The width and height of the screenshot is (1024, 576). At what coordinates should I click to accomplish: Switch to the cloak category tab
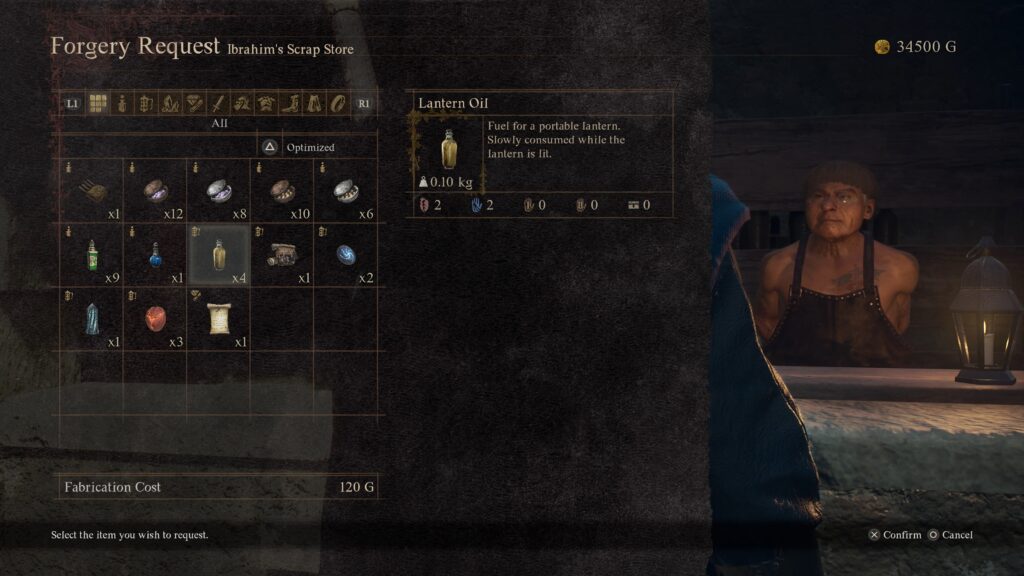pyautogui.click(x=314, y=103)
